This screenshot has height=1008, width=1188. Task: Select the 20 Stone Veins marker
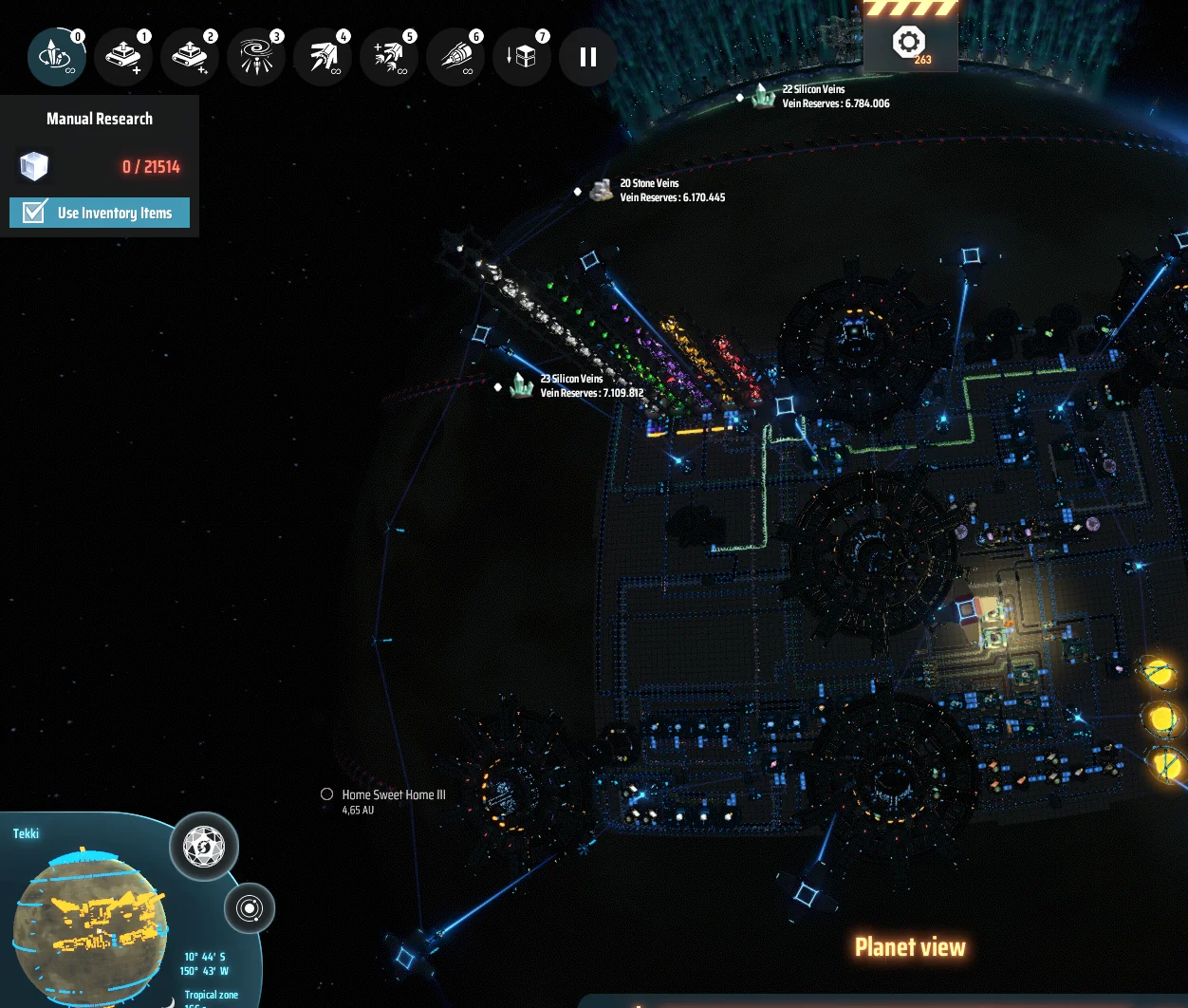[600, 190]
